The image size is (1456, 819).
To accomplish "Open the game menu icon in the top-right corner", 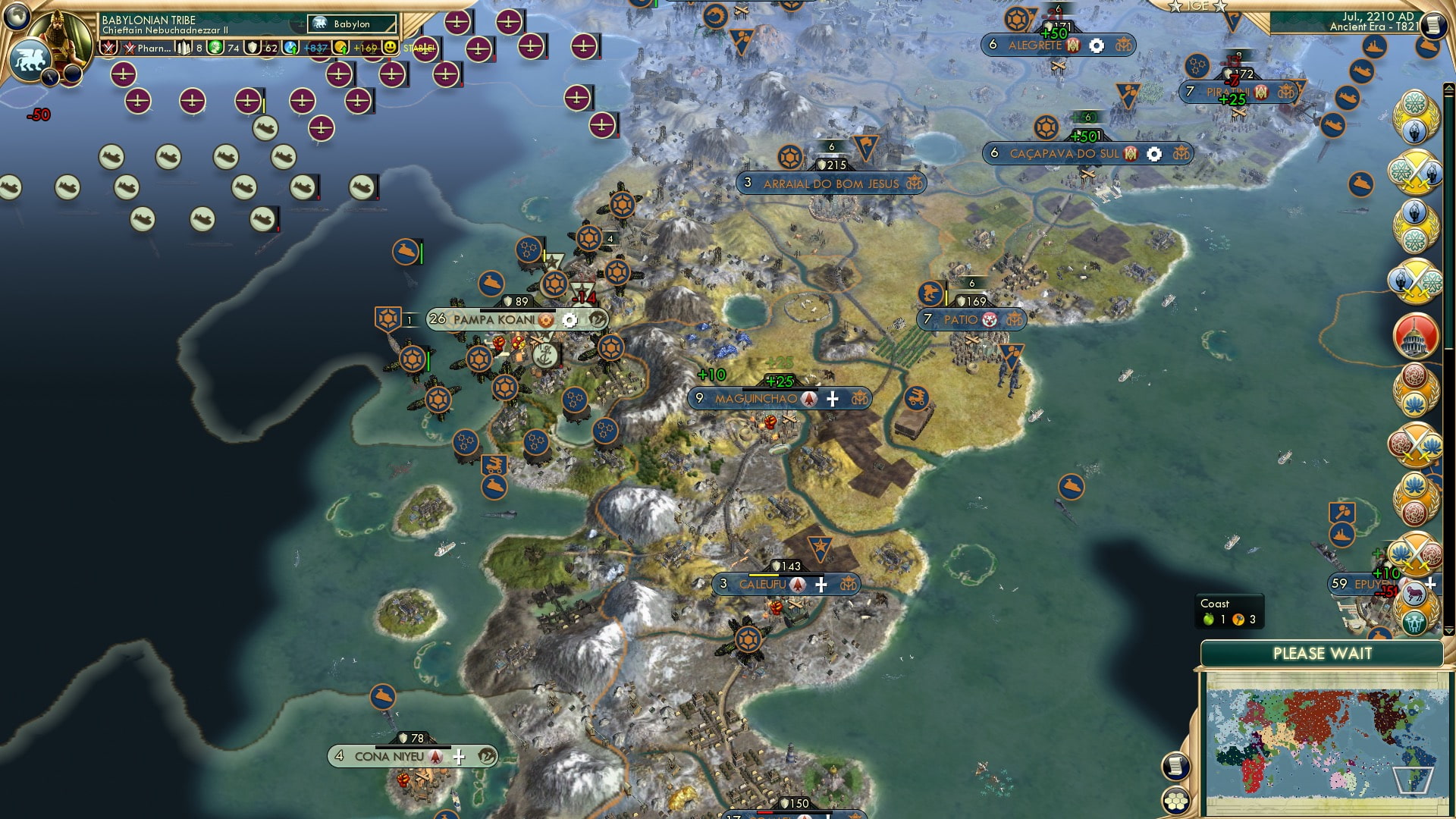I will pos(1432,23).
